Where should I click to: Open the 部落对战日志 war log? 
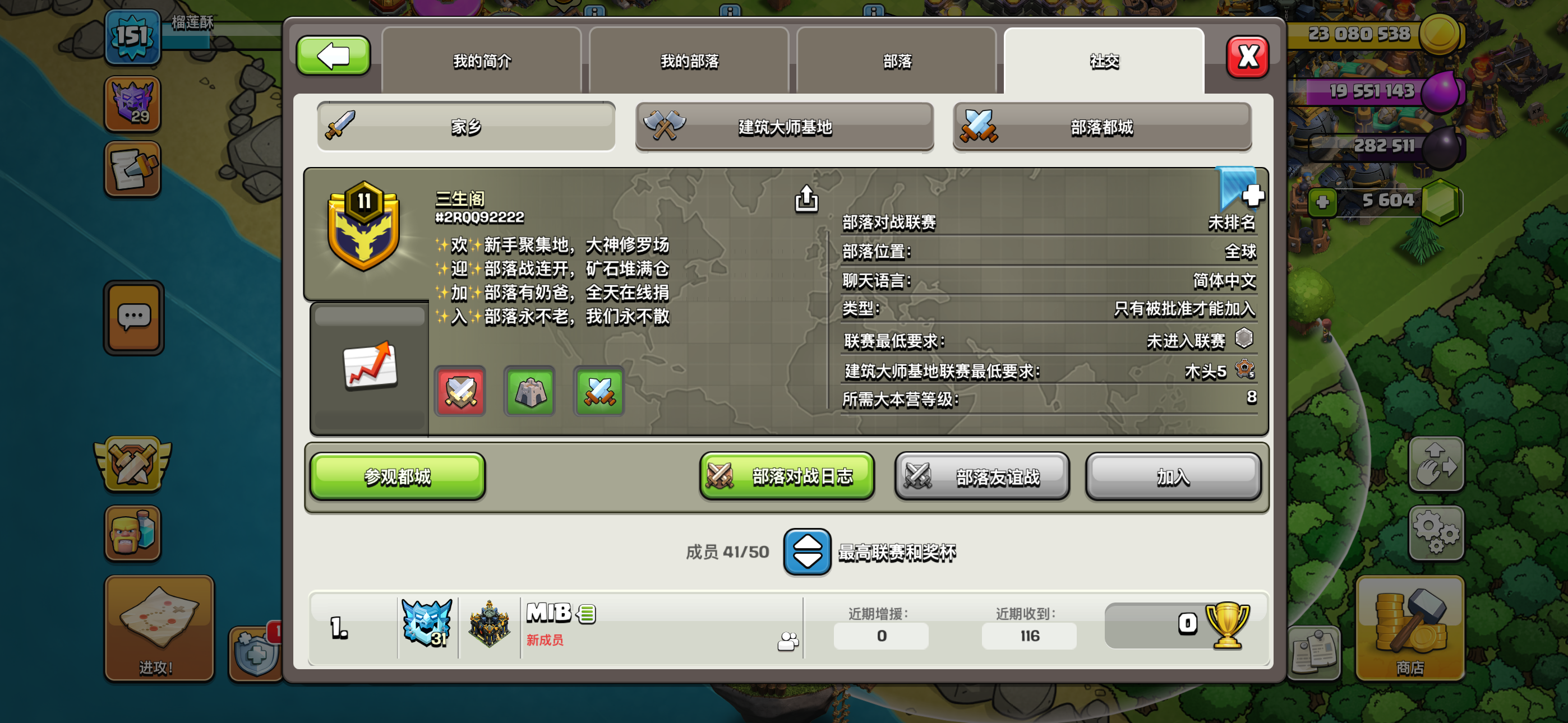(x=786, y=476)
